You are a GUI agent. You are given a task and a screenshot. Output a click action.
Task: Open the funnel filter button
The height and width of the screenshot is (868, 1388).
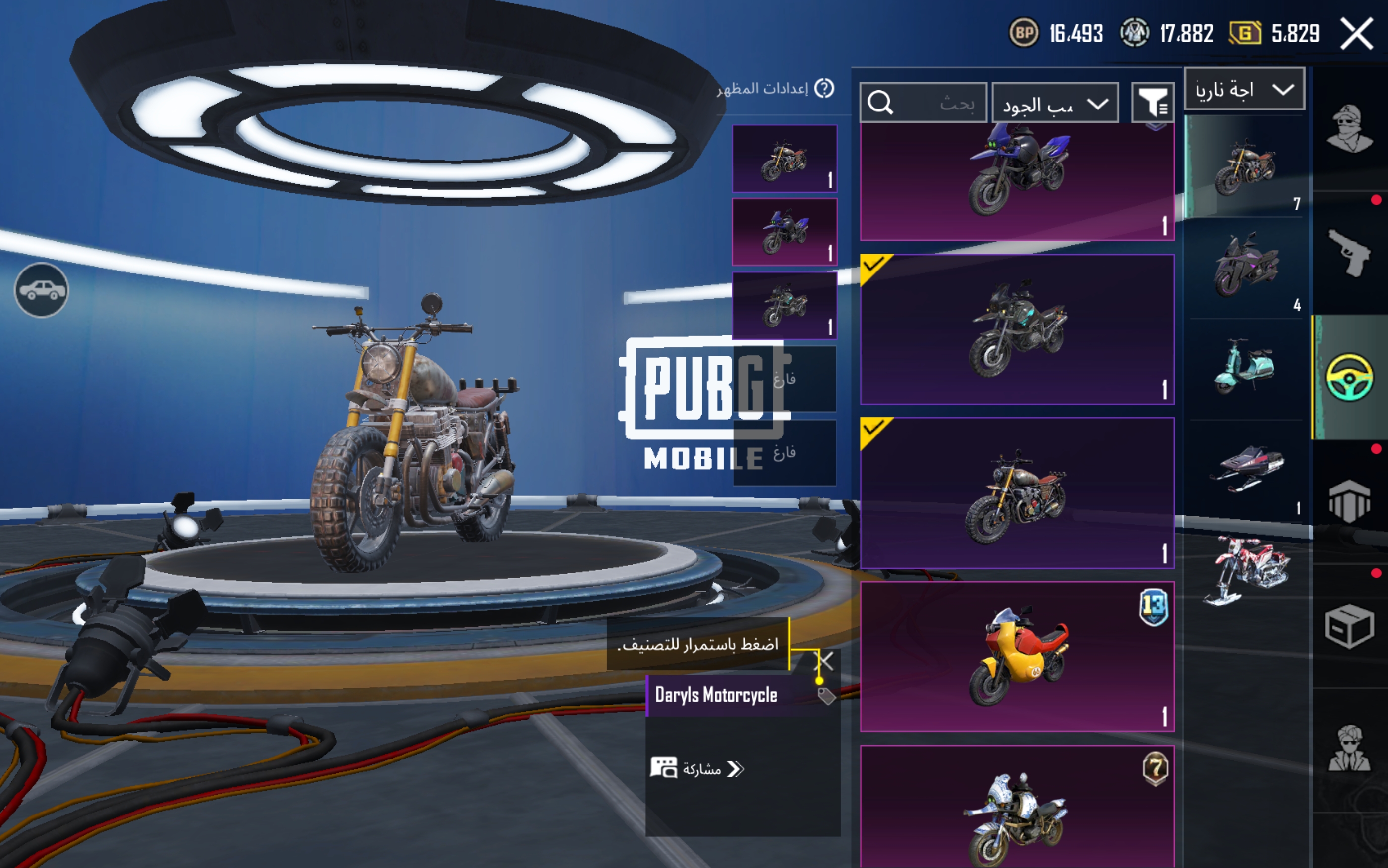click(1153, 104)
